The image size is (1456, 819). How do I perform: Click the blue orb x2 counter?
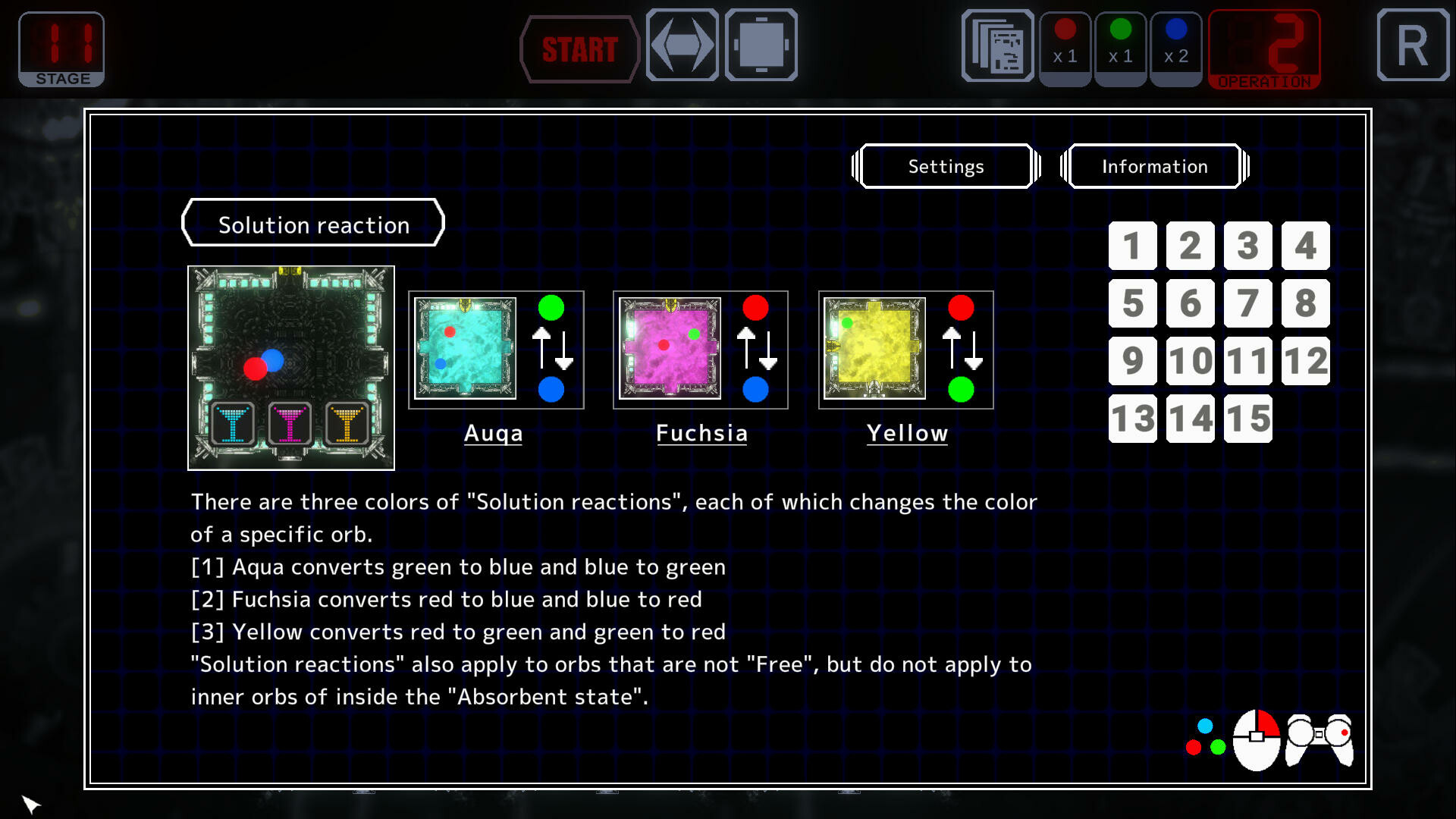click(x=1176, y=47)
